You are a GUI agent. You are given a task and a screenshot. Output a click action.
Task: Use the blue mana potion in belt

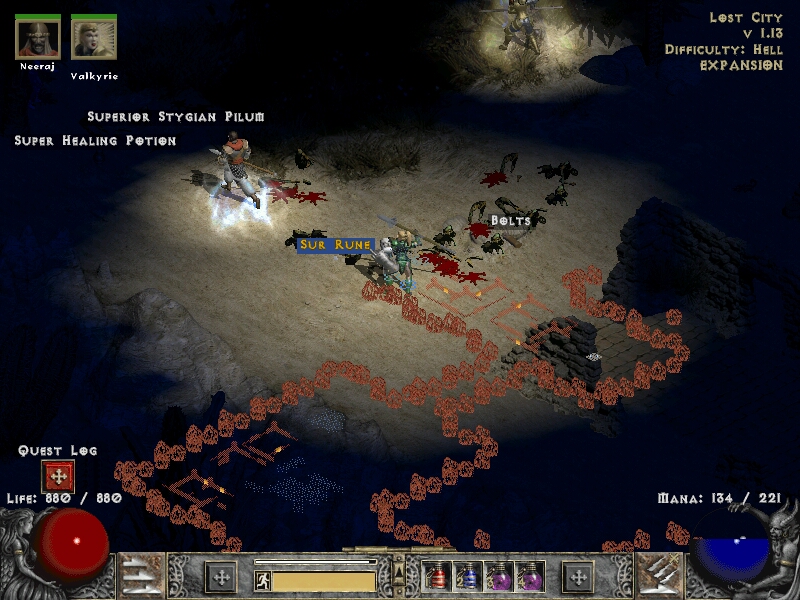(467, 577)
